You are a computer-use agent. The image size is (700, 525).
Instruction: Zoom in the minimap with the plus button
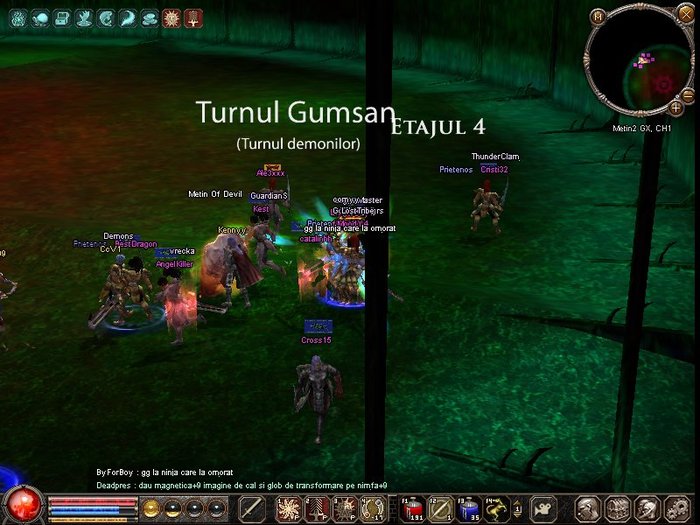click(677, 105)
